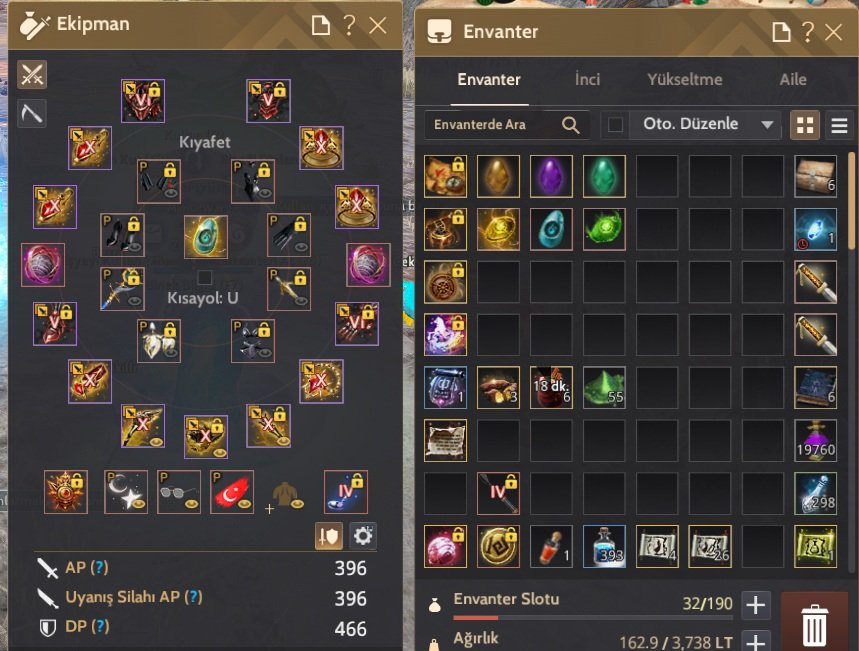Close the Envanter window
This screenshot has height=651, width=859.
click(834, 32)
